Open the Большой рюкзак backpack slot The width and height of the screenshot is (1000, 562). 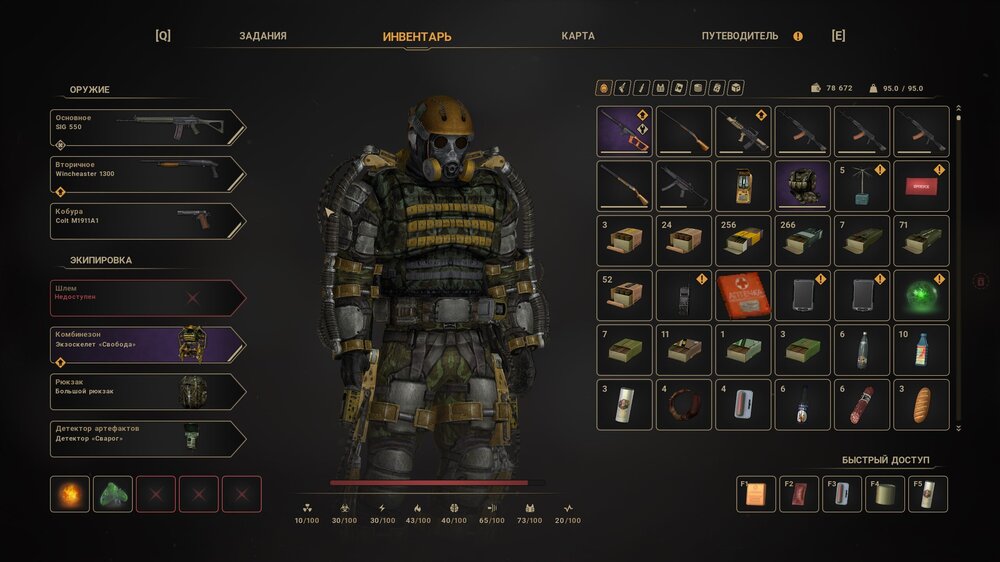(148, 392)
